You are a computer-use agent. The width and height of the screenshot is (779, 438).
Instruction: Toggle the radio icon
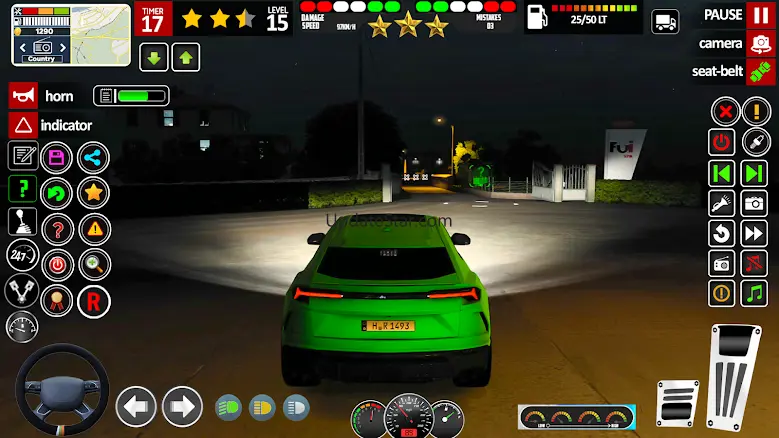(x=722, y=263)
